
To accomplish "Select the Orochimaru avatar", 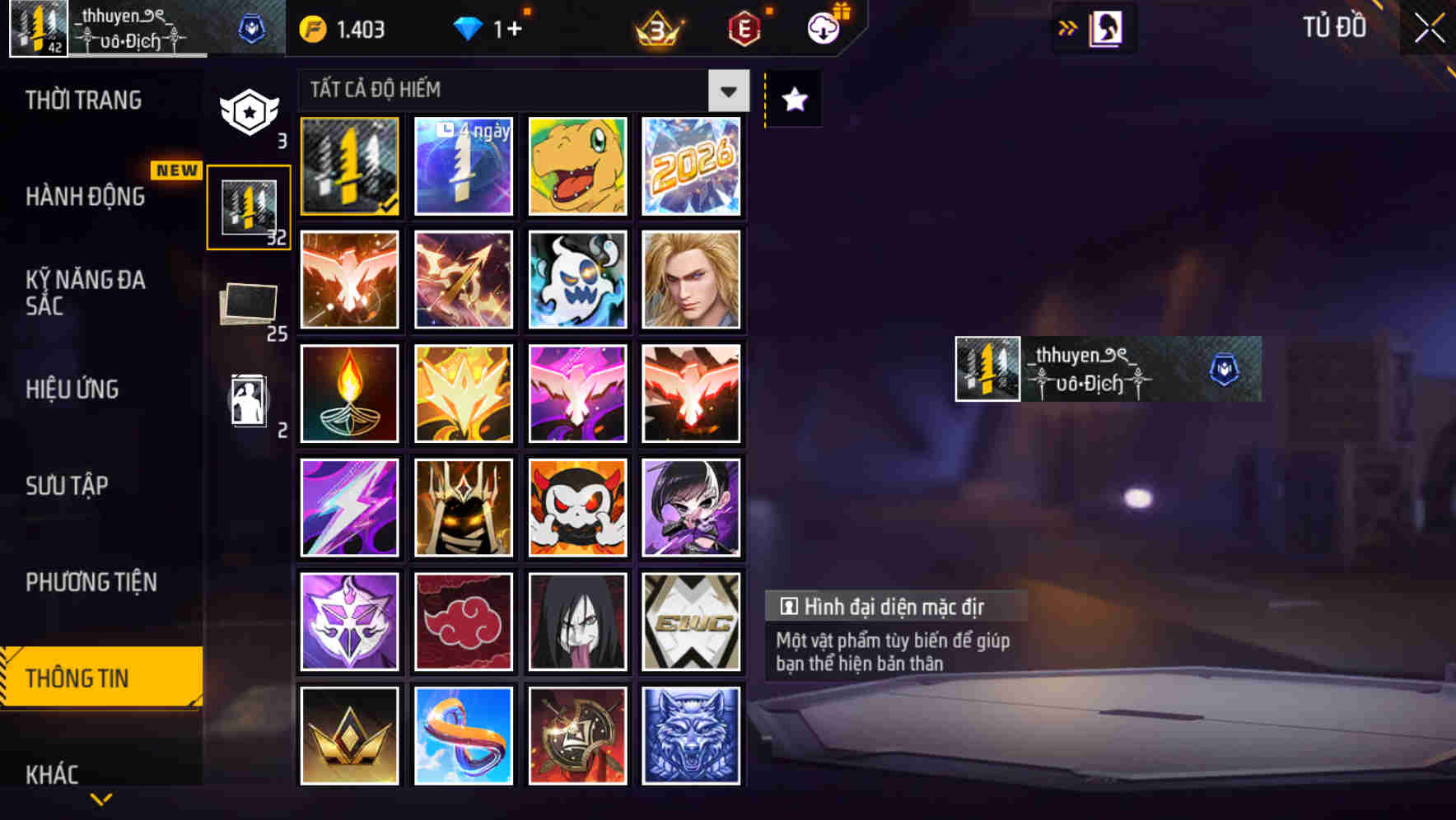I will coord(577,622).
